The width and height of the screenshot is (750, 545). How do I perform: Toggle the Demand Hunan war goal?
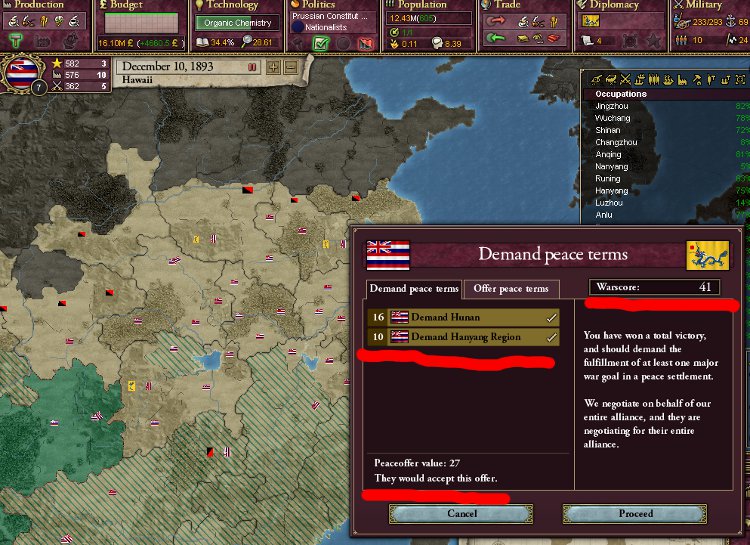coord(461,317)
